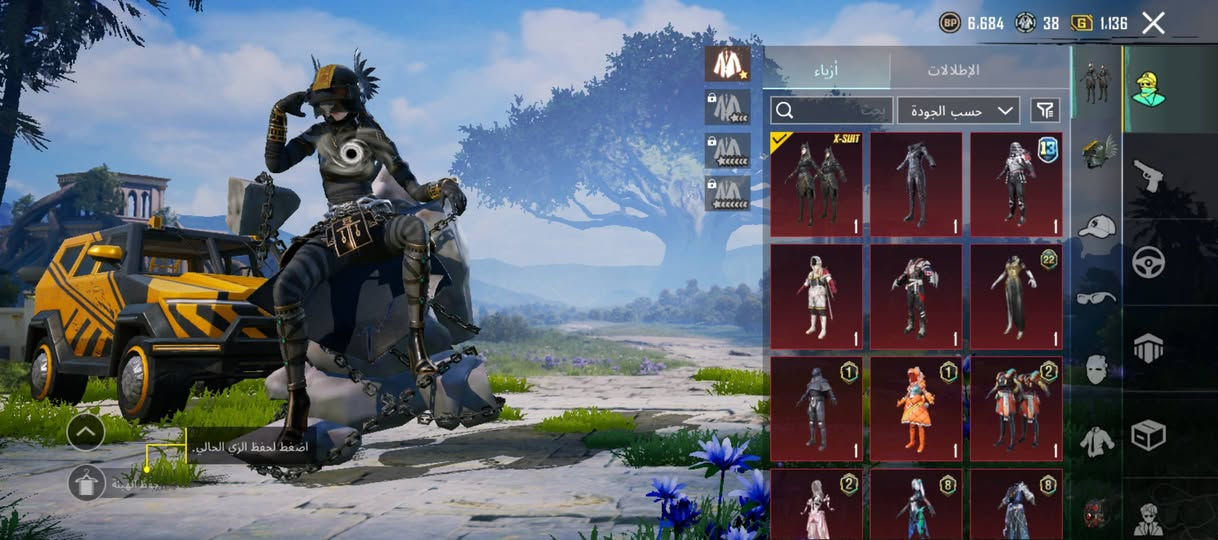This screenshot has height=540, width=1218.
Task: Choose the orange dress outfit thumbnail
Action: (916, 409)
